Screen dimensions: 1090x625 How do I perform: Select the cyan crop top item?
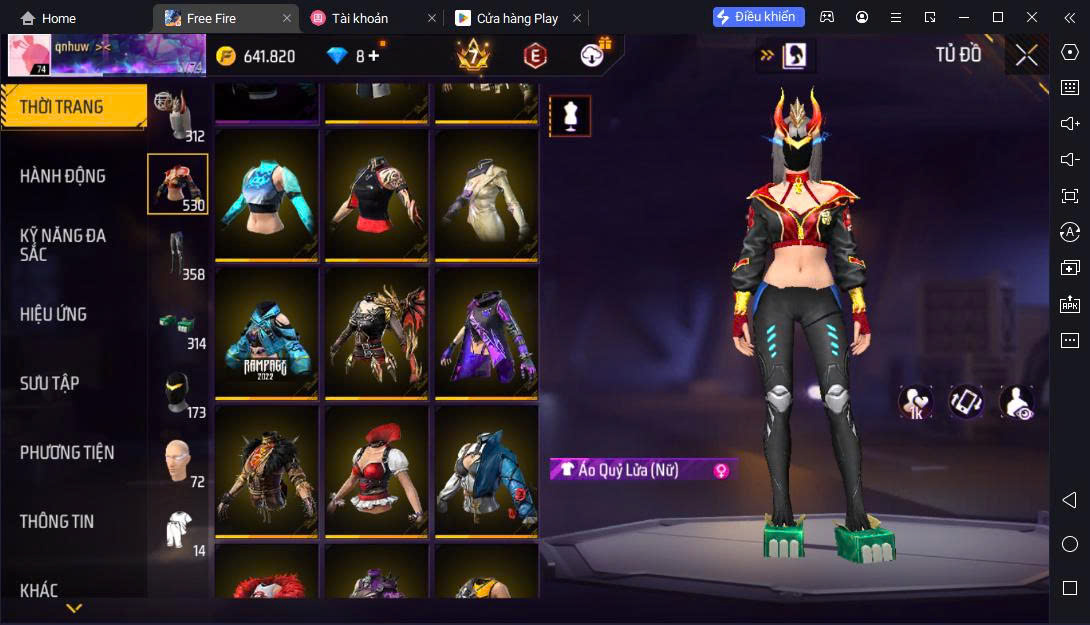267,194
